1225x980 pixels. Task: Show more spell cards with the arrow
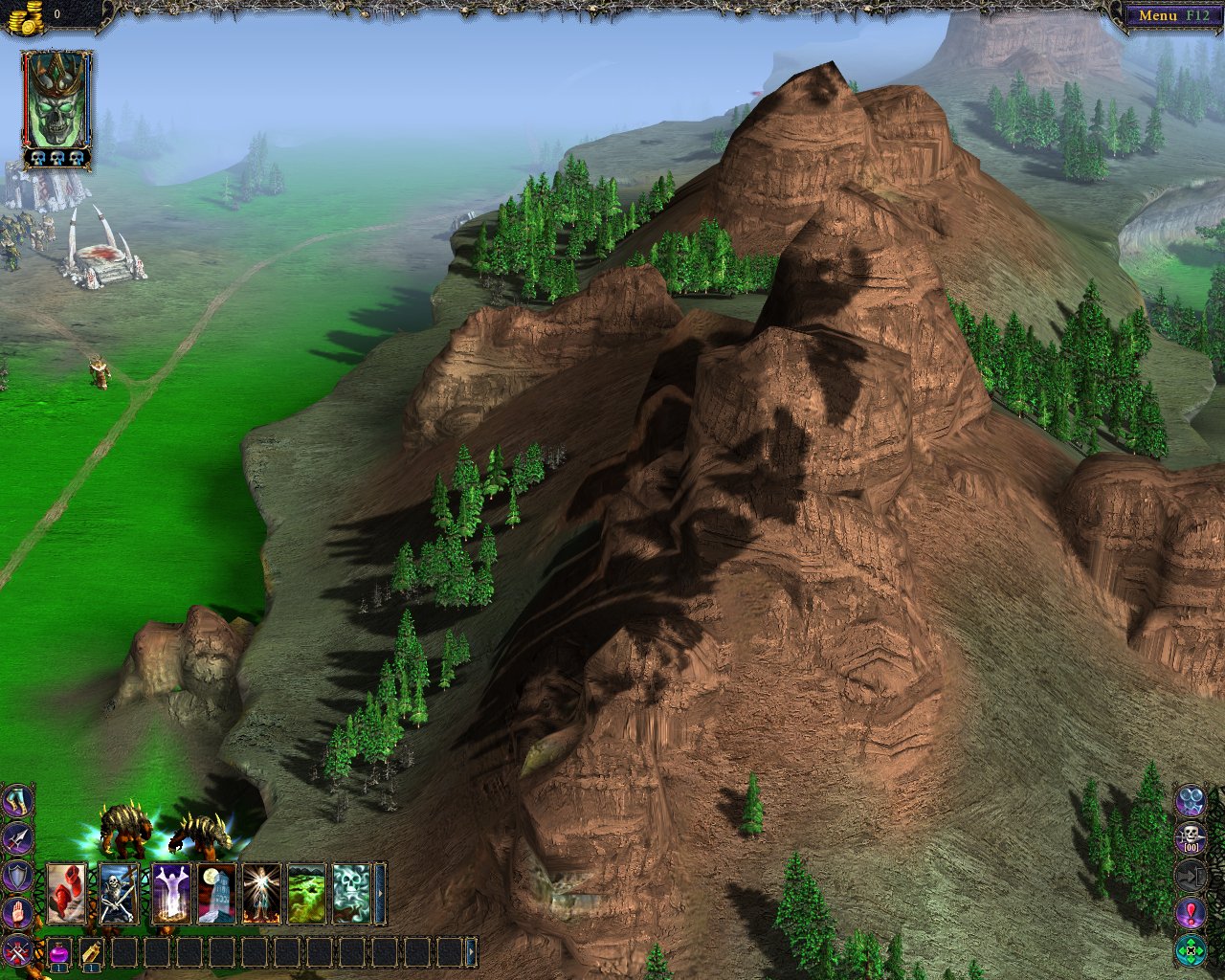[x=381, y=893]
